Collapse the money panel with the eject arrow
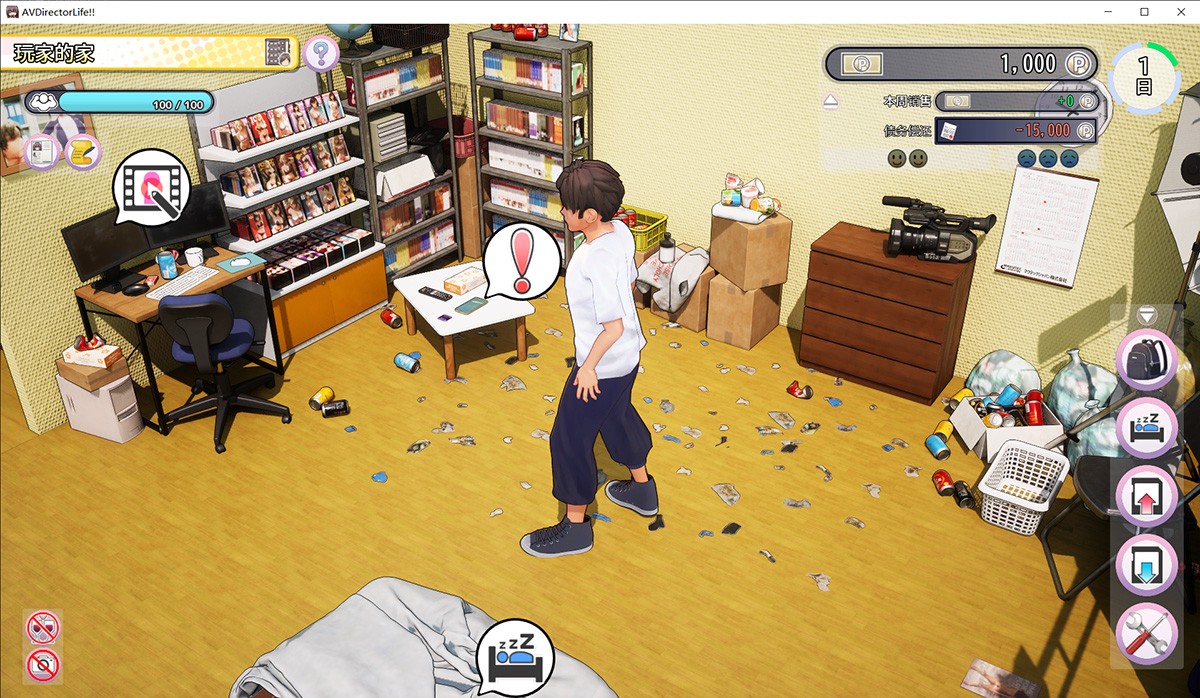The image size is (1200, 698). pos(831,101)
